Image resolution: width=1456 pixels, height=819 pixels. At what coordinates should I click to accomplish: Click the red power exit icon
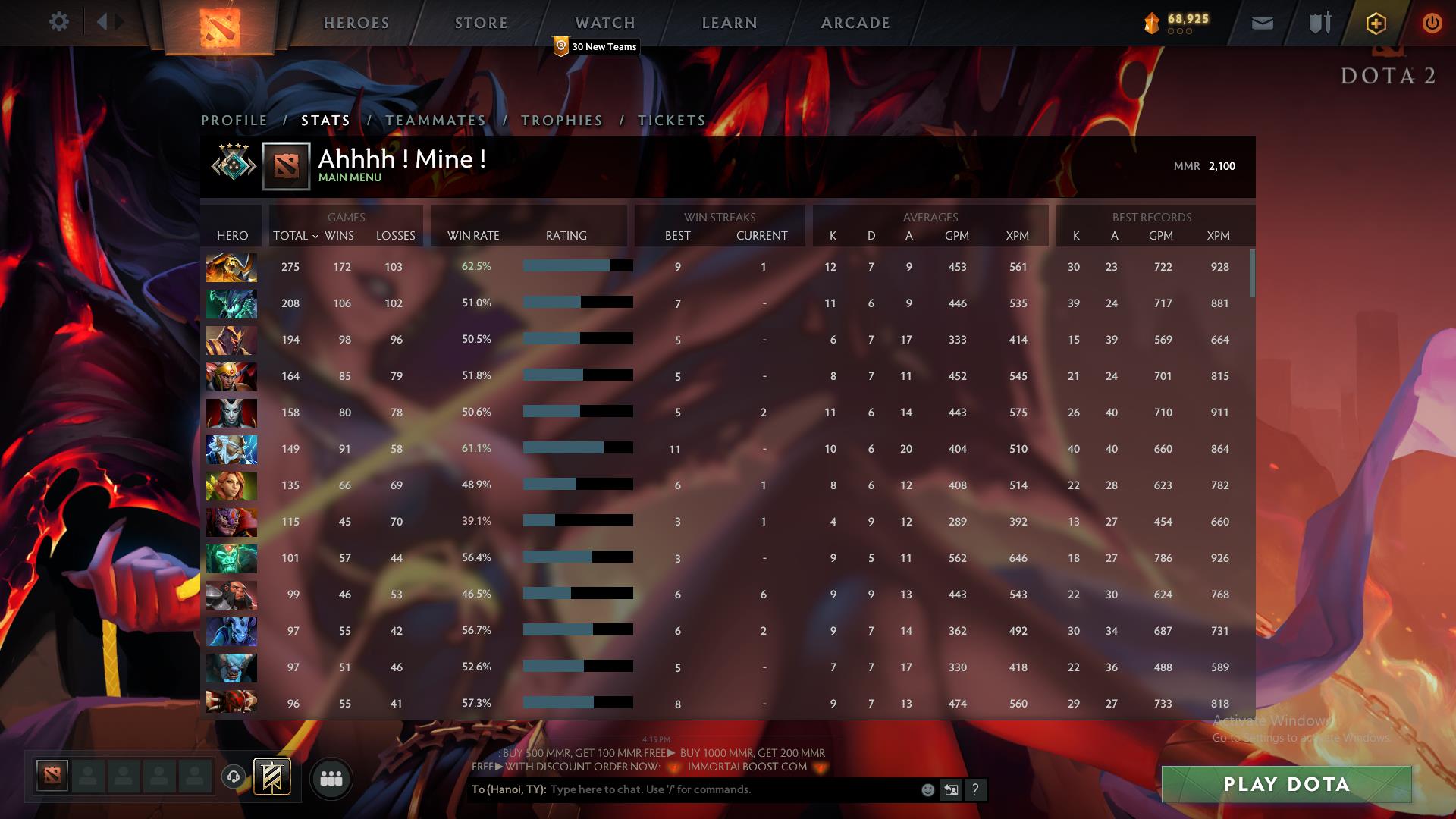1432,23
